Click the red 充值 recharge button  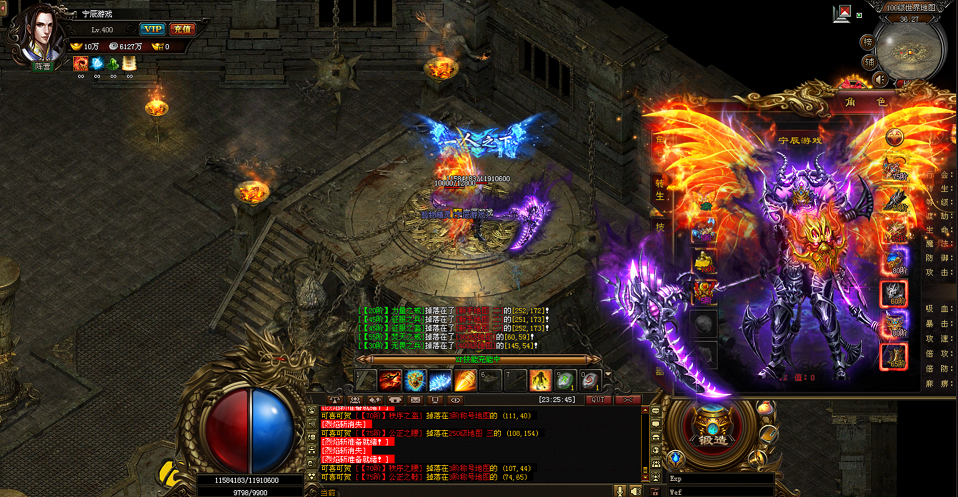[x=181, y=29]
